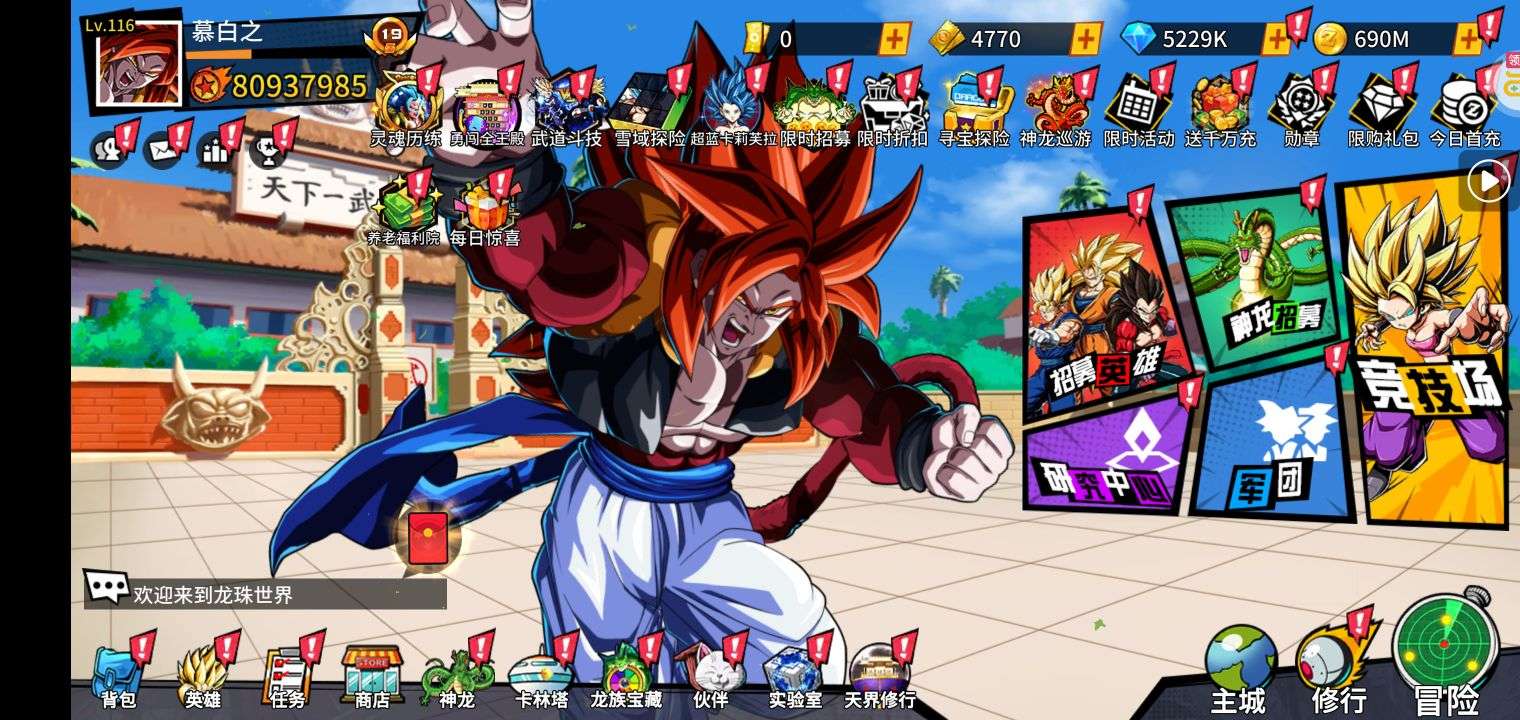
Task: Add more blue diamonds with plus button
Action: (1276, 40)
